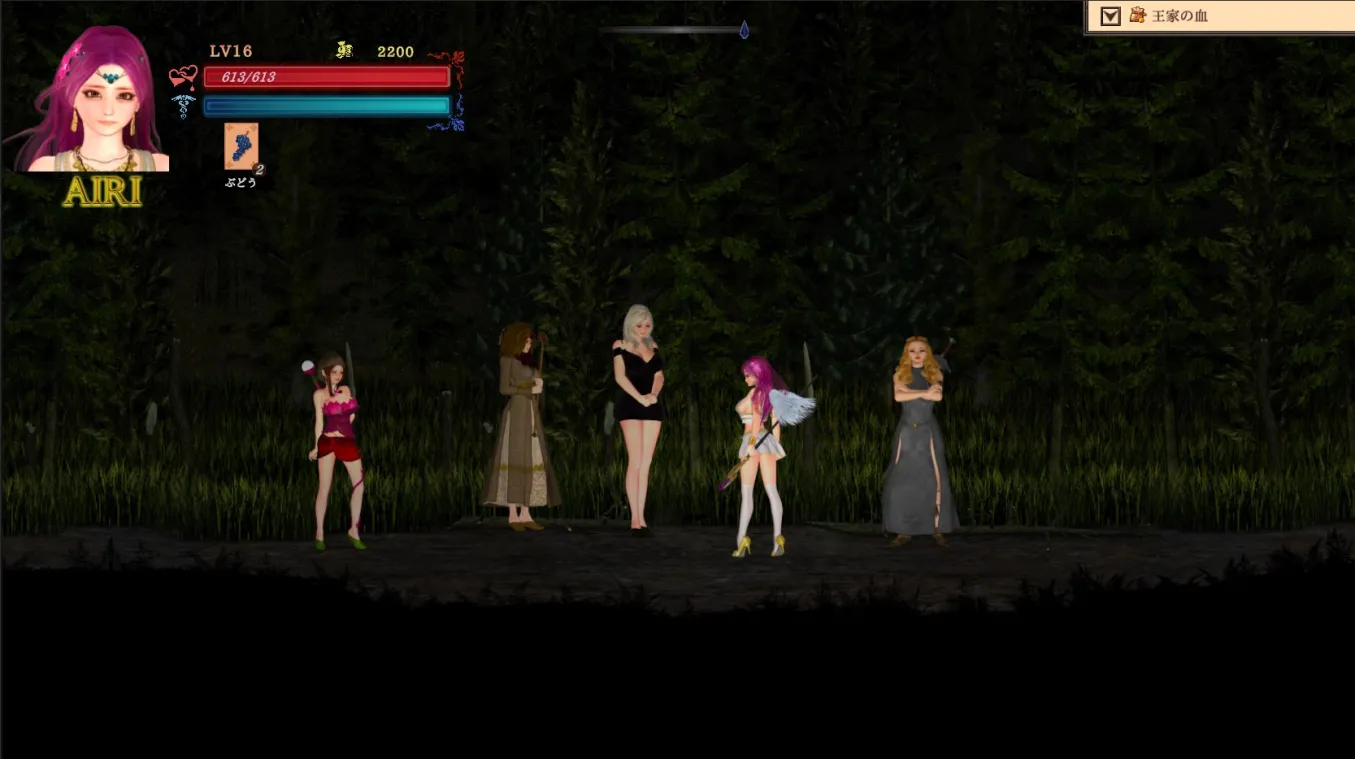Toggle the 王家の血 quest checkbox
This screenshot has width=1355, height=759.
pyautogui.click(x=1109, y=16)
